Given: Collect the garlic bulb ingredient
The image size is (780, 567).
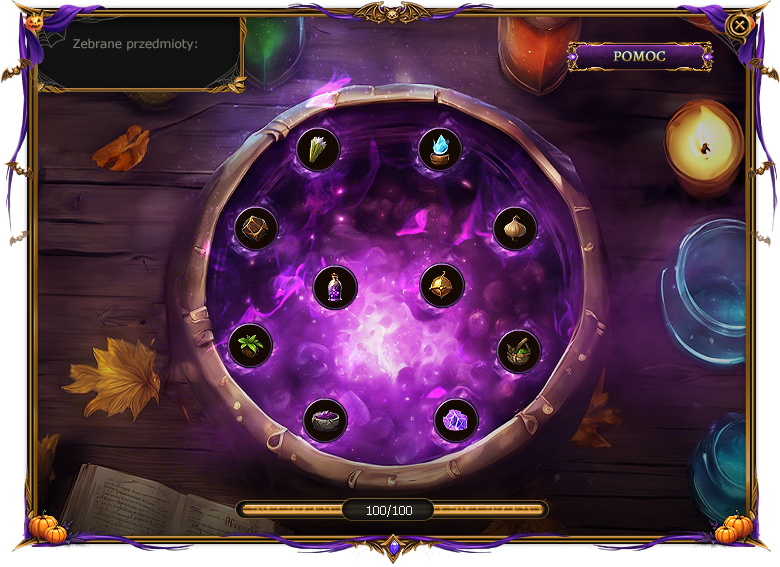Looking at the screenshot, I should pos(515,229).
